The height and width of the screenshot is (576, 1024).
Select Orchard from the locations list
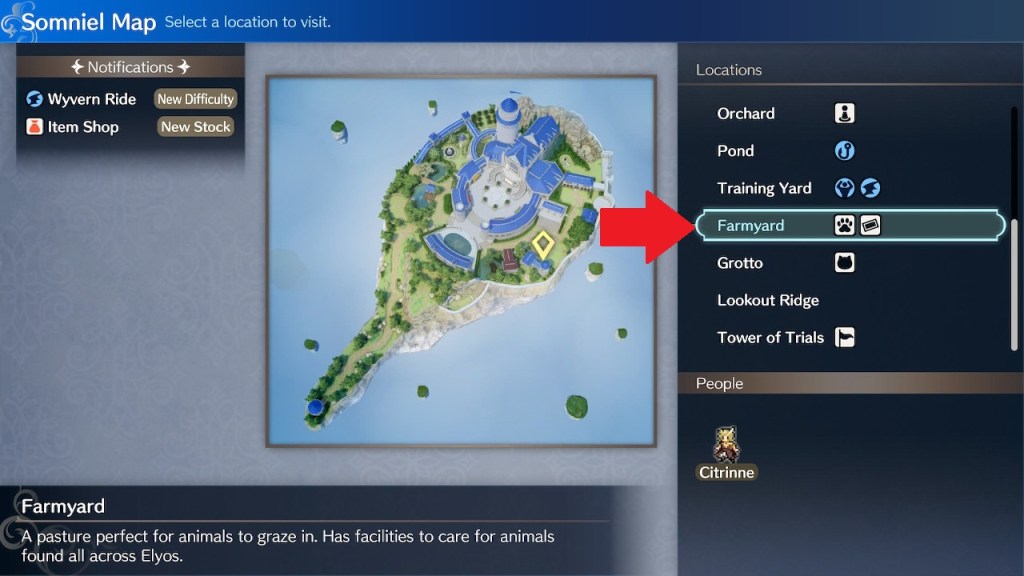click(x=746, y=113)
